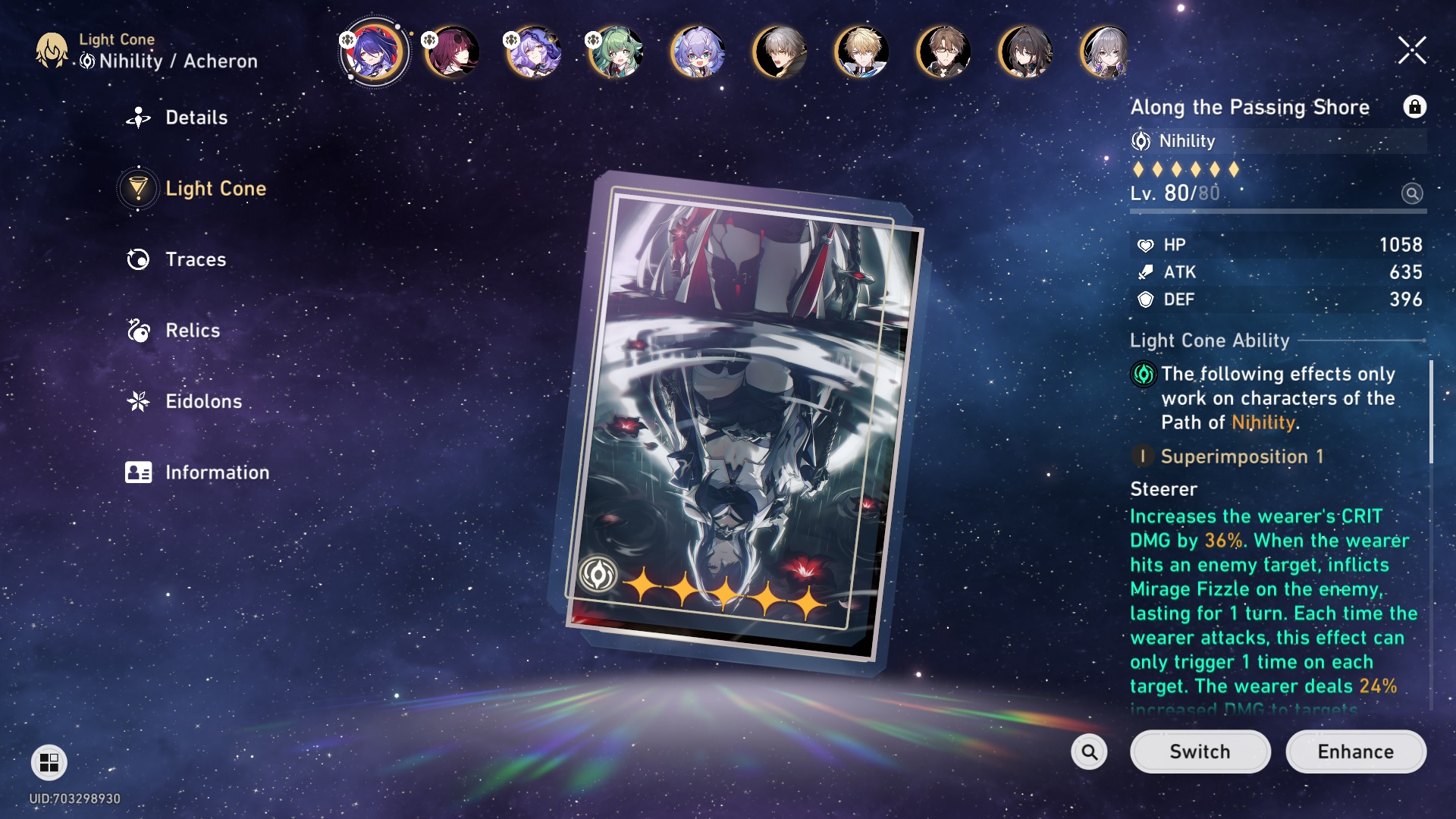Select the dark red-haired character portrait
1456x819 pixels.
pos(453,52)
